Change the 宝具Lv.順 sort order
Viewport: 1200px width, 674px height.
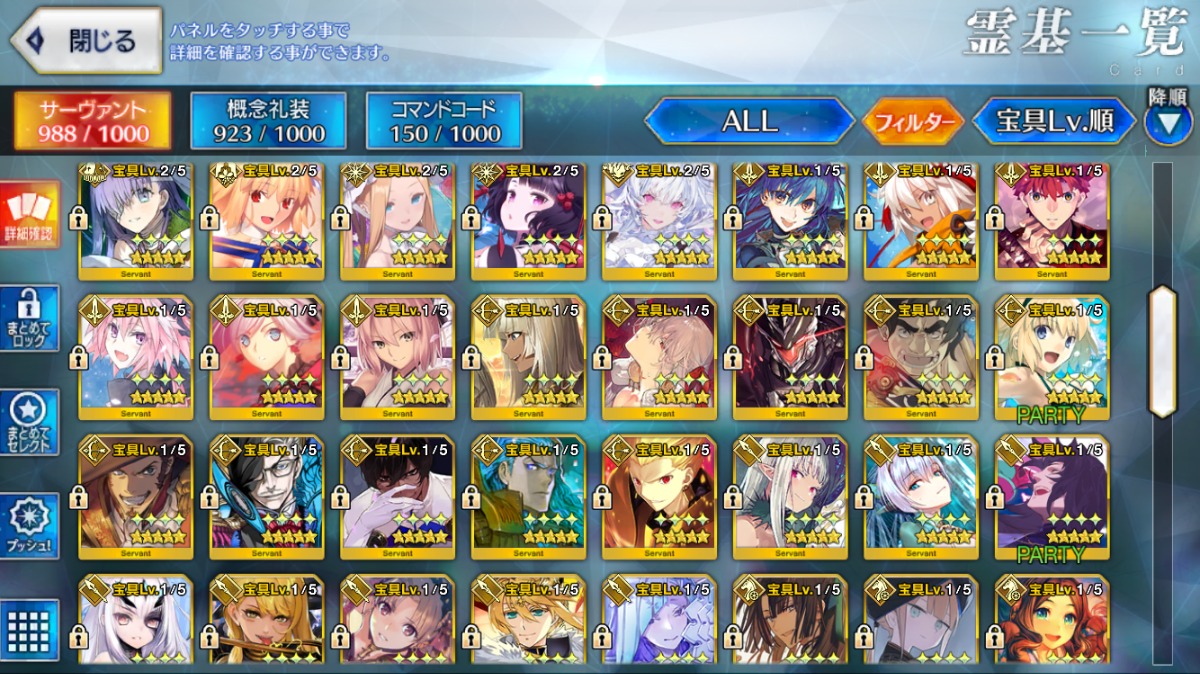click(x=1054, y=121)
